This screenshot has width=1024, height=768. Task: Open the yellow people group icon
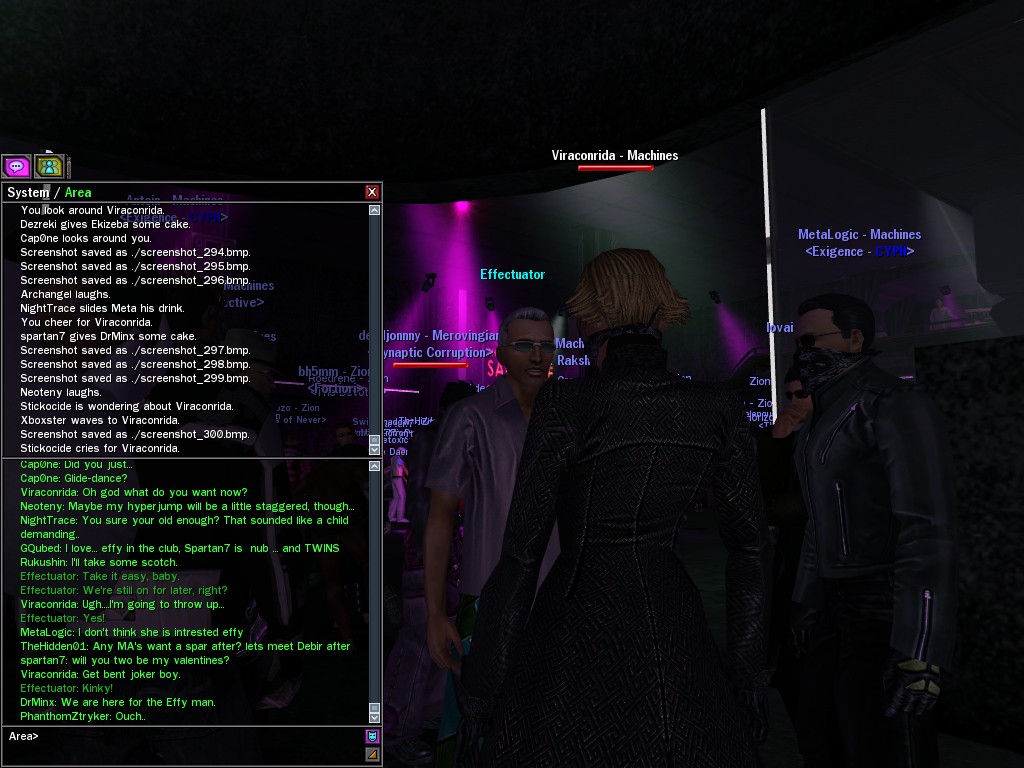tap(49, 166)
